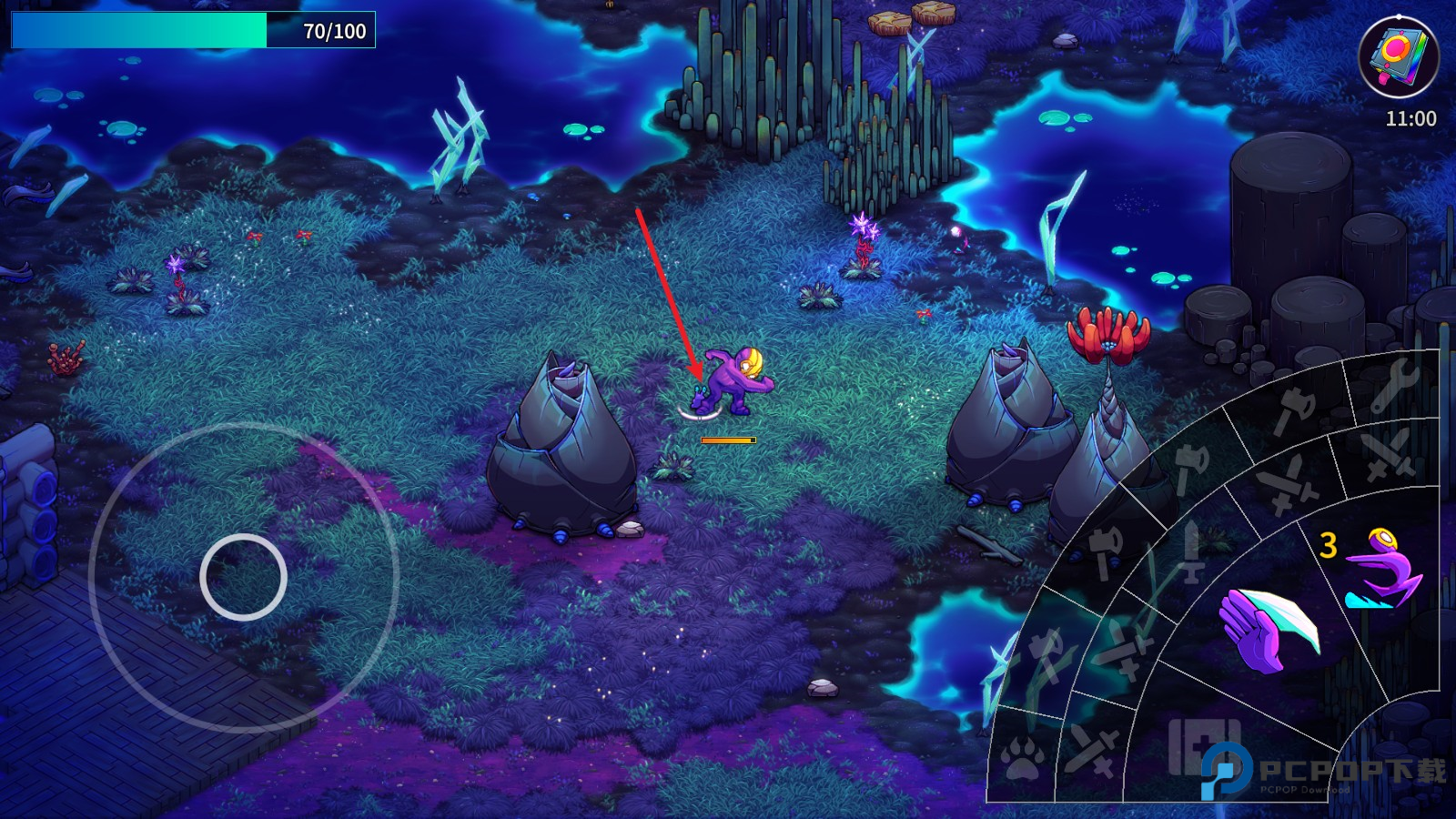The image size is (1456, 819).
Task: Choose the single upright sword slot
Action: point(1192,552)
